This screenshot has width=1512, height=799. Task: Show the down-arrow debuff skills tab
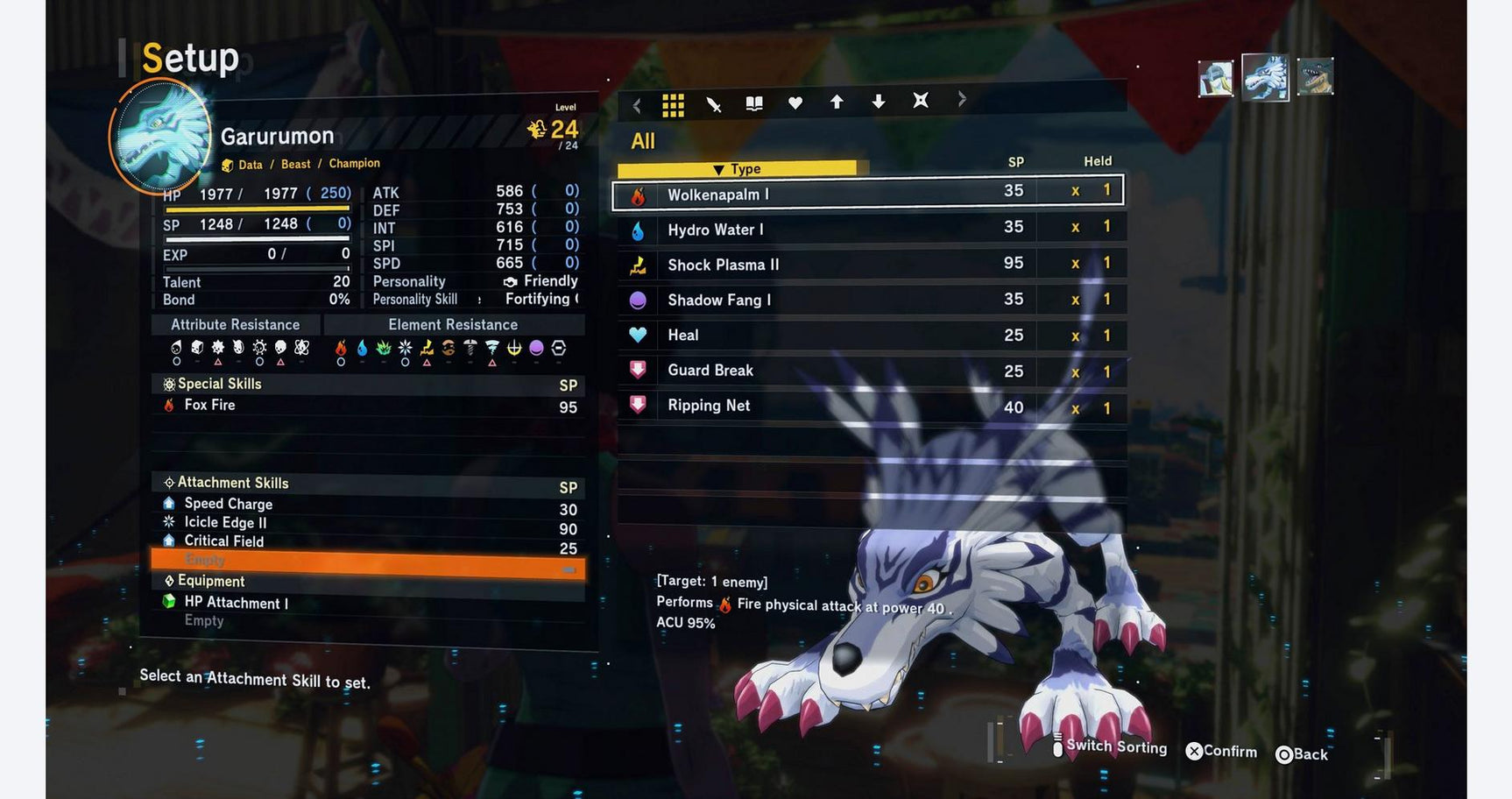click(x=879, y=103)
